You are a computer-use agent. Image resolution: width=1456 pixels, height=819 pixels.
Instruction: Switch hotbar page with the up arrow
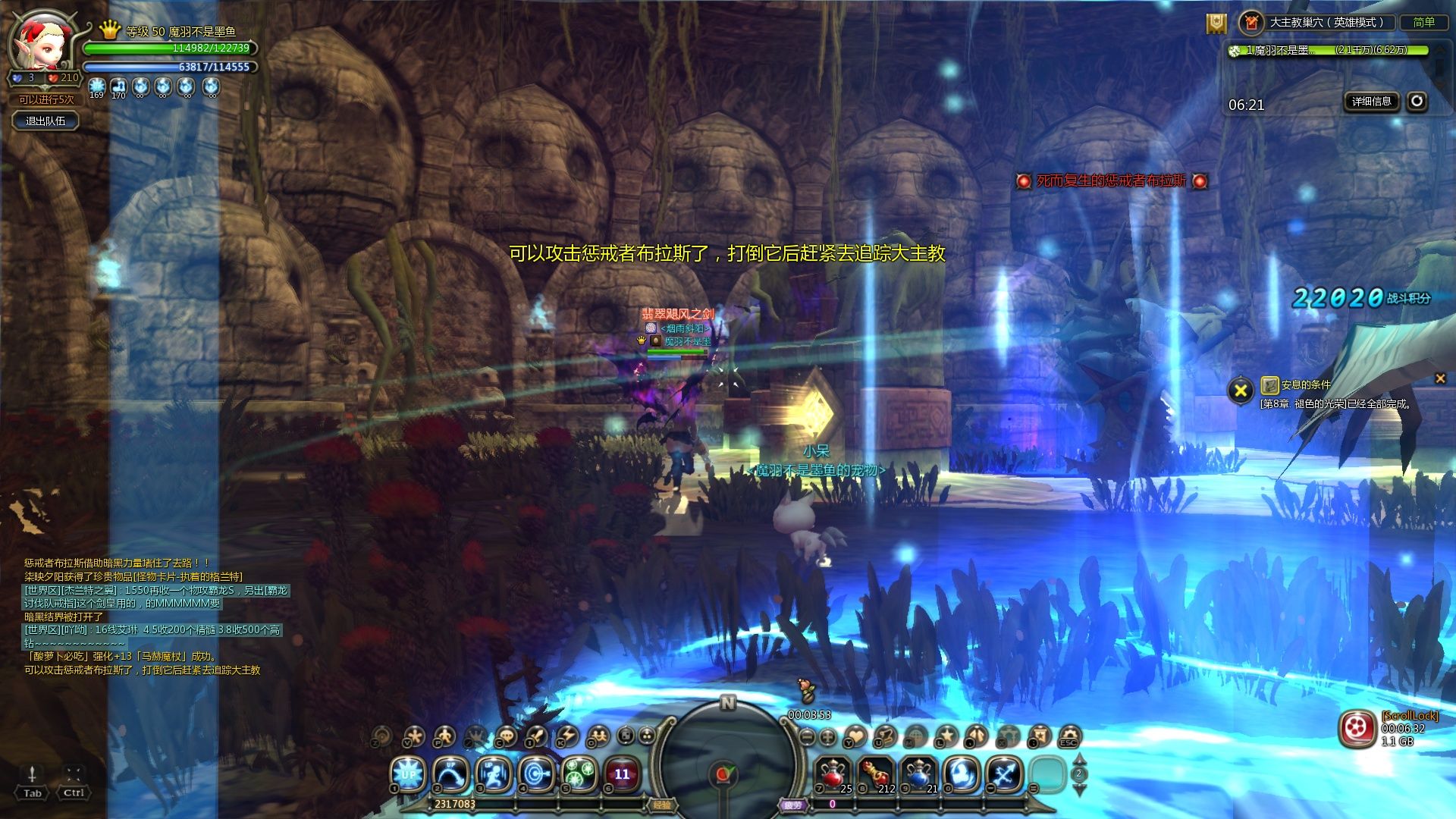pyautogui.click(x=1079, y=760)
